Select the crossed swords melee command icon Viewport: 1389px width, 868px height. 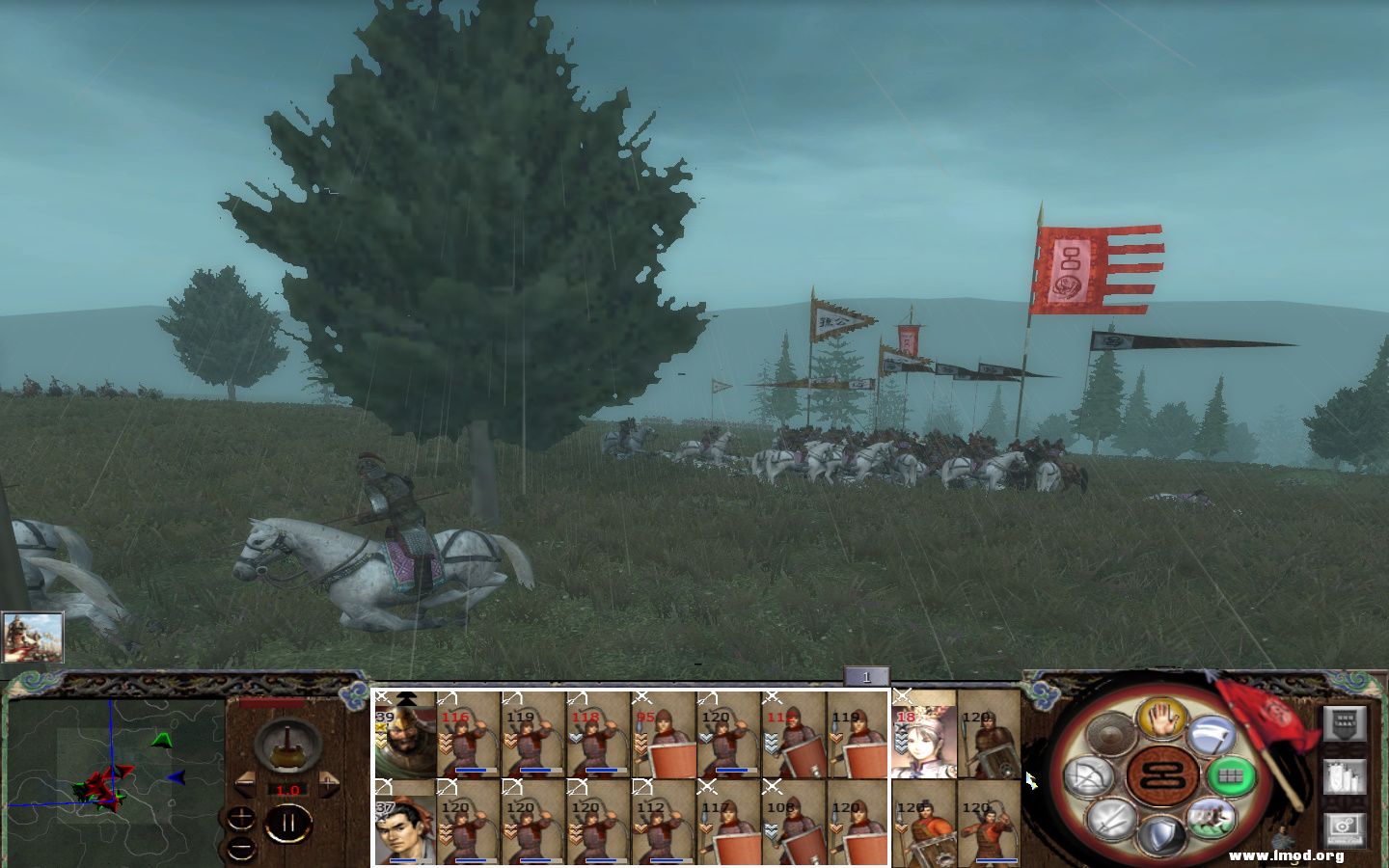pyautogui.click(x=1114, y=818)
